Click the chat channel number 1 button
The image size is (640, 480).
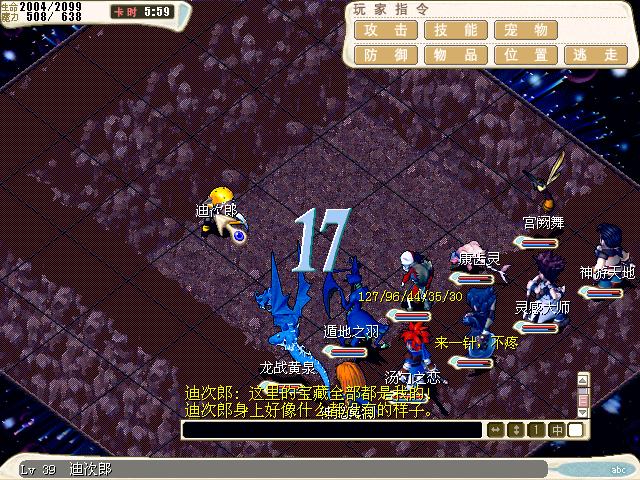pos(536,429)
